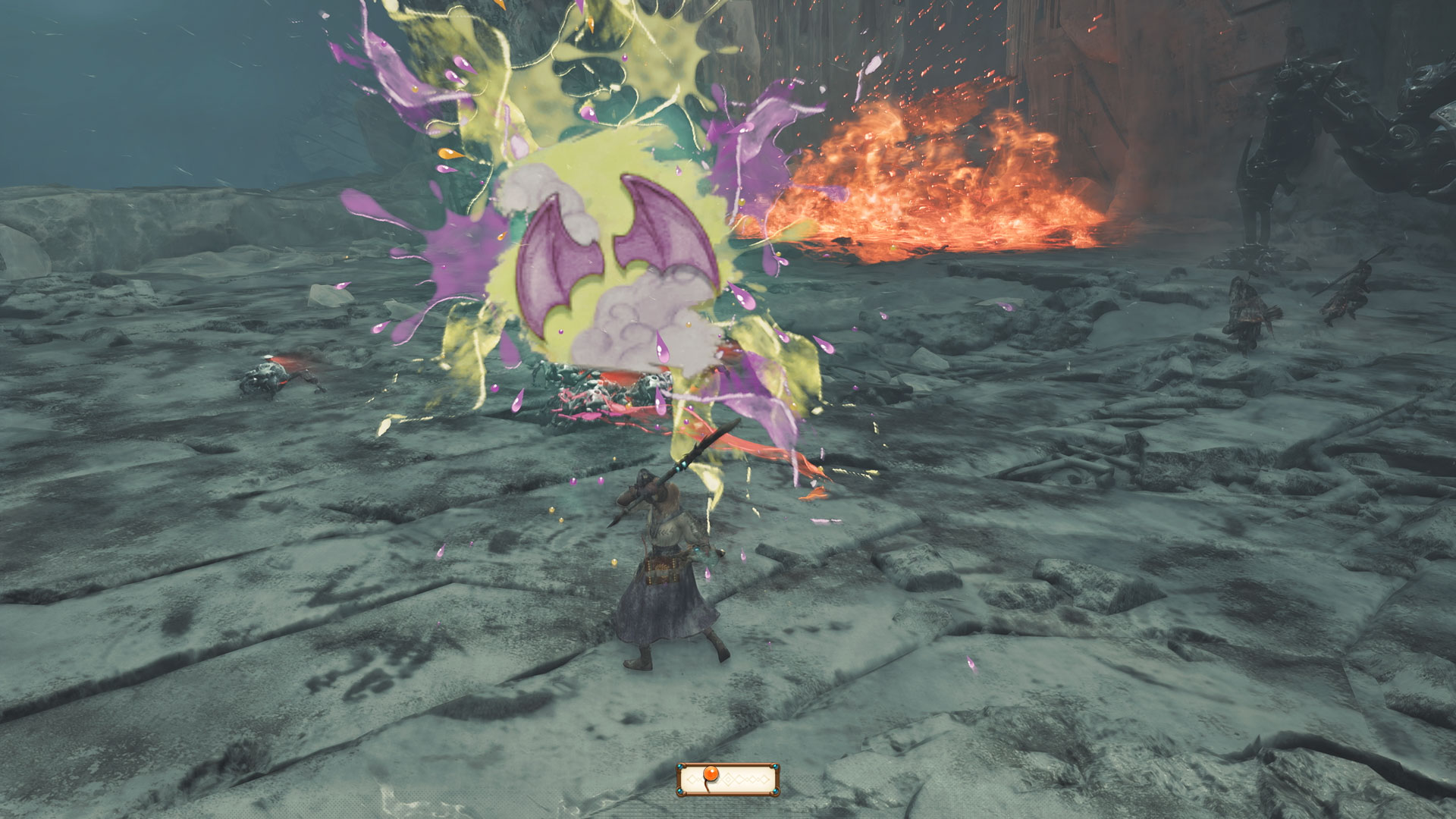Click the large center diamond on the gauge bar

pos(728,780)
